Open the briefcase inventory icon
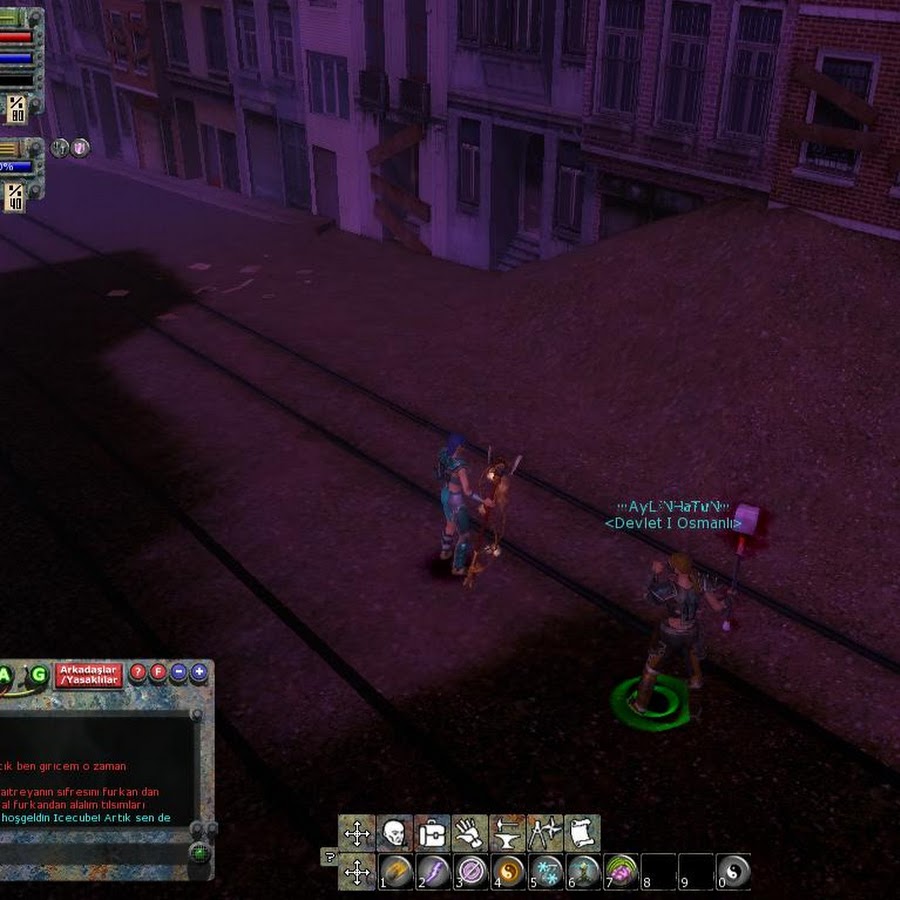900x900 pixels. point(432,832)
